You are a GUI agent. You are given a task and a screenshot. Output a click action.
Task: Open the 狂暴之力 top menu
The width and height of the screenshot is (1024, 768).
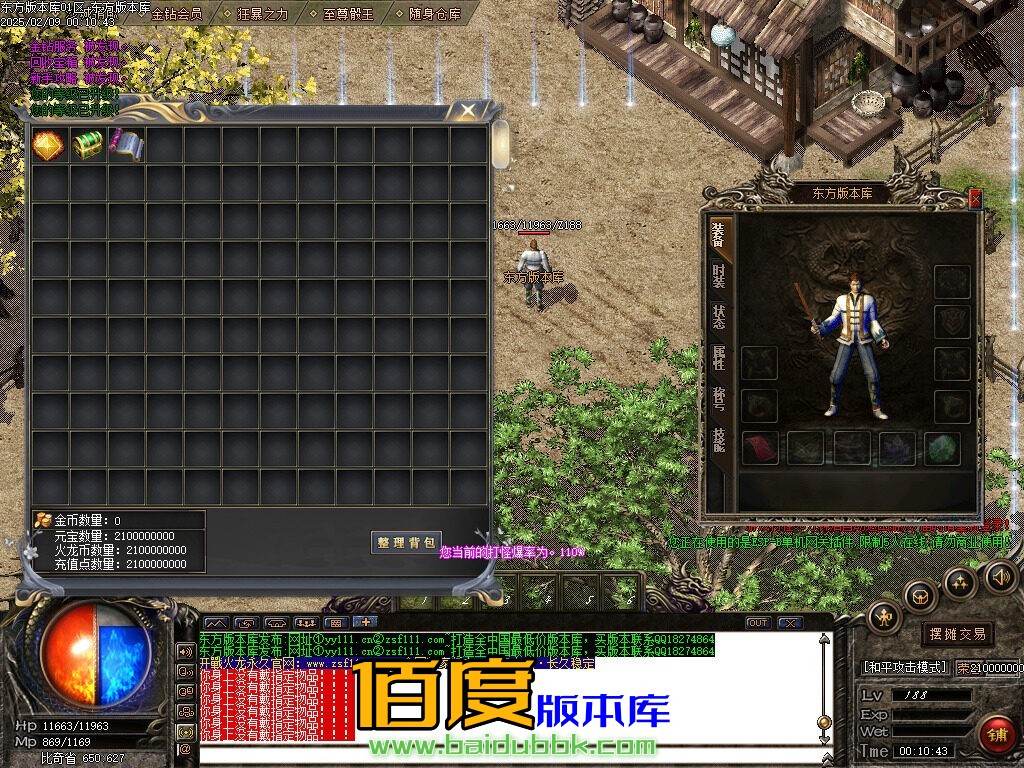click(262, 14)
